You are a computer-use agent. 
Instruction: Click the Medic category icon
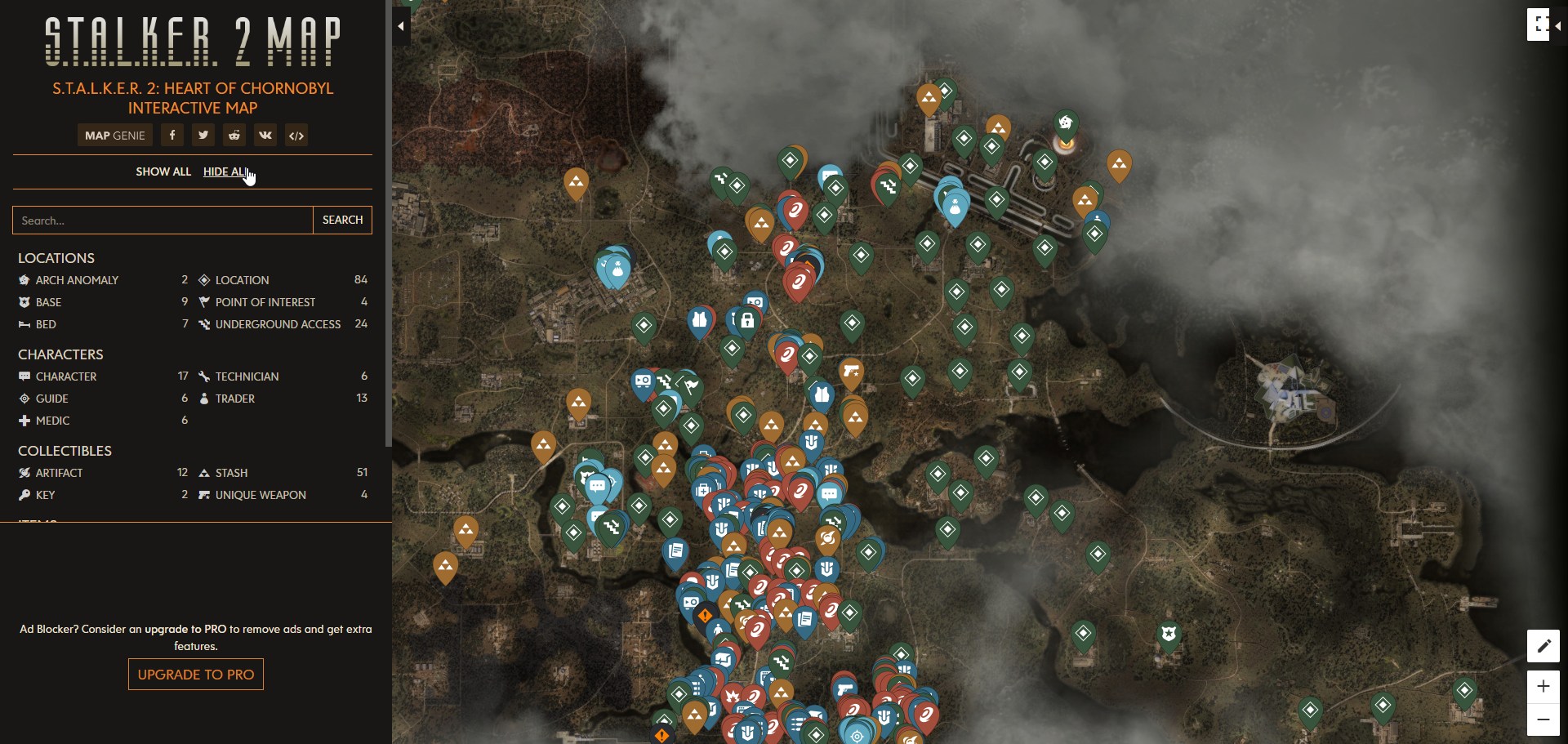point(23,421)
